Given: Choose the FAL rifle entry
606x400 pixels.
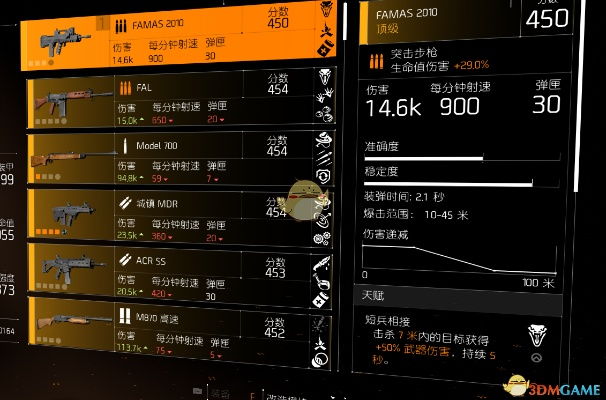Looking at the screenshot, I should 180,100.
